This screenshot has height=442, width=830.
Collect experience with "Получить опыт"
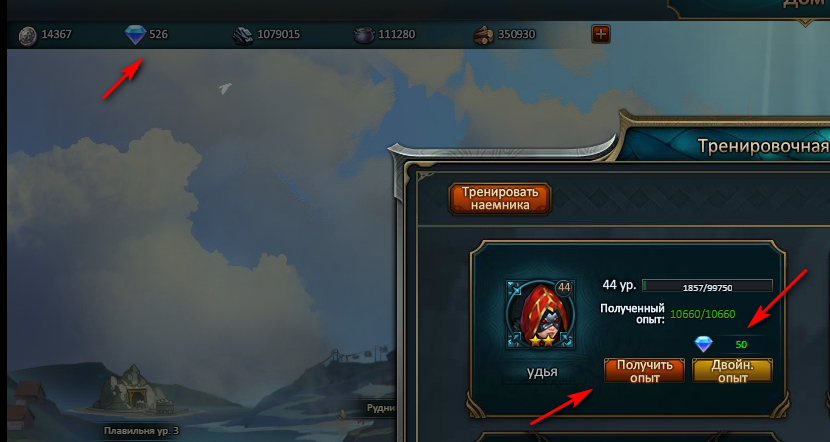point(644,371)
